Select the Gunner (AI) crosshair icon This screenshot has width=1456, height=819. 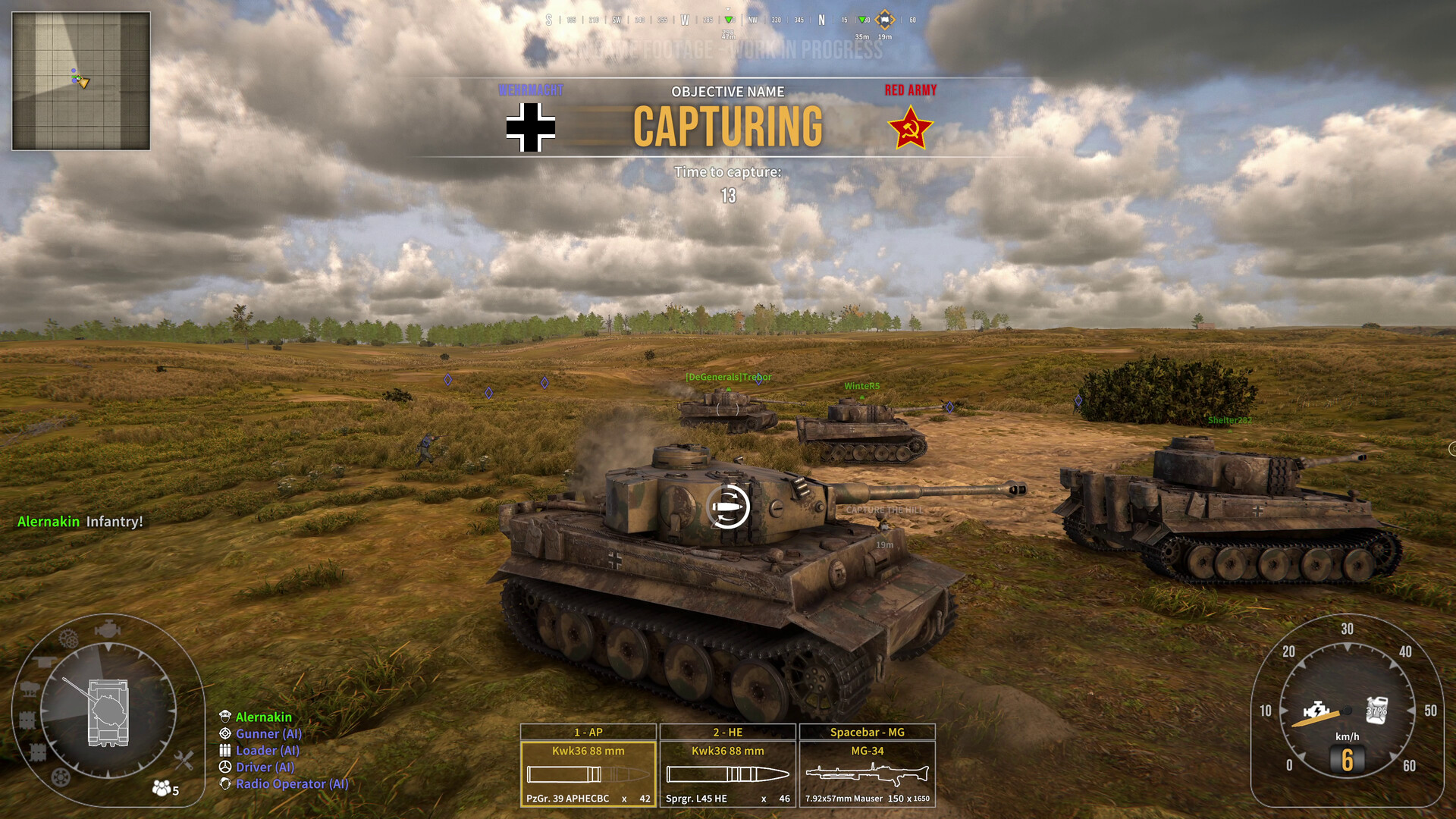(224, 734)
